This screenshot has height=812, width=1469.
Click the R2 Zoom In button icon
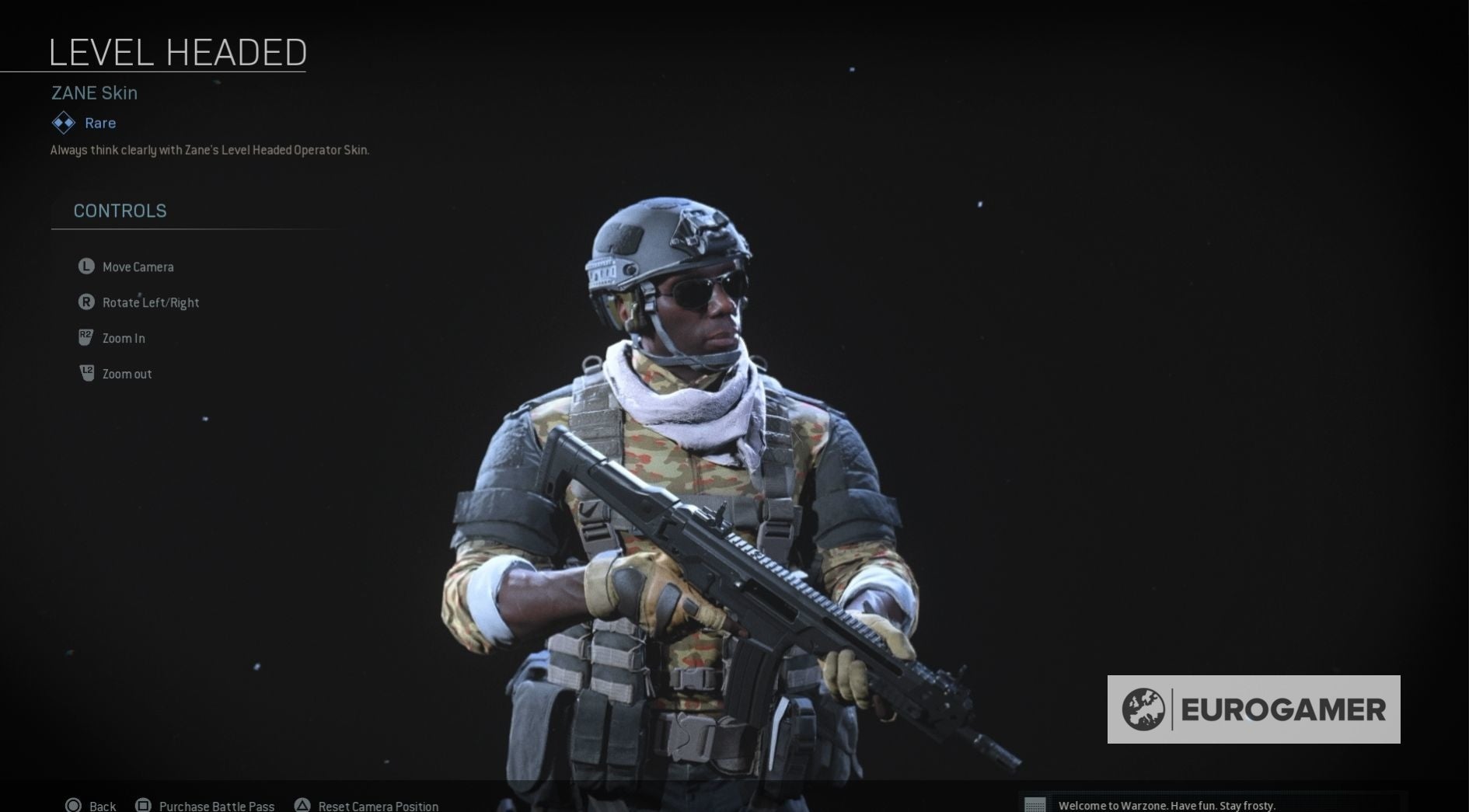(x=86, y=337)
